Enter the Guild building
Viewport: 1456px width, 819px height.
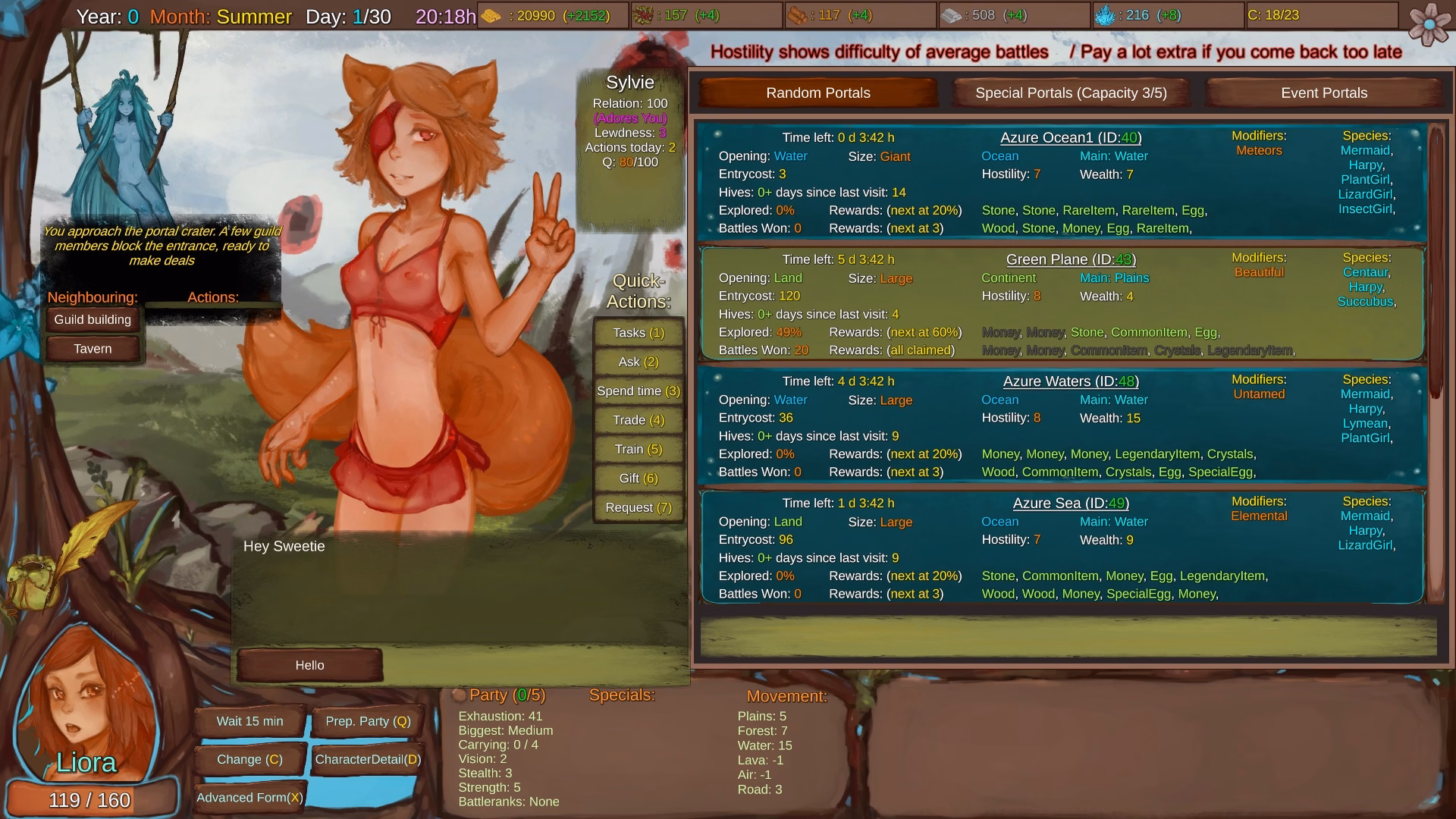92,319
